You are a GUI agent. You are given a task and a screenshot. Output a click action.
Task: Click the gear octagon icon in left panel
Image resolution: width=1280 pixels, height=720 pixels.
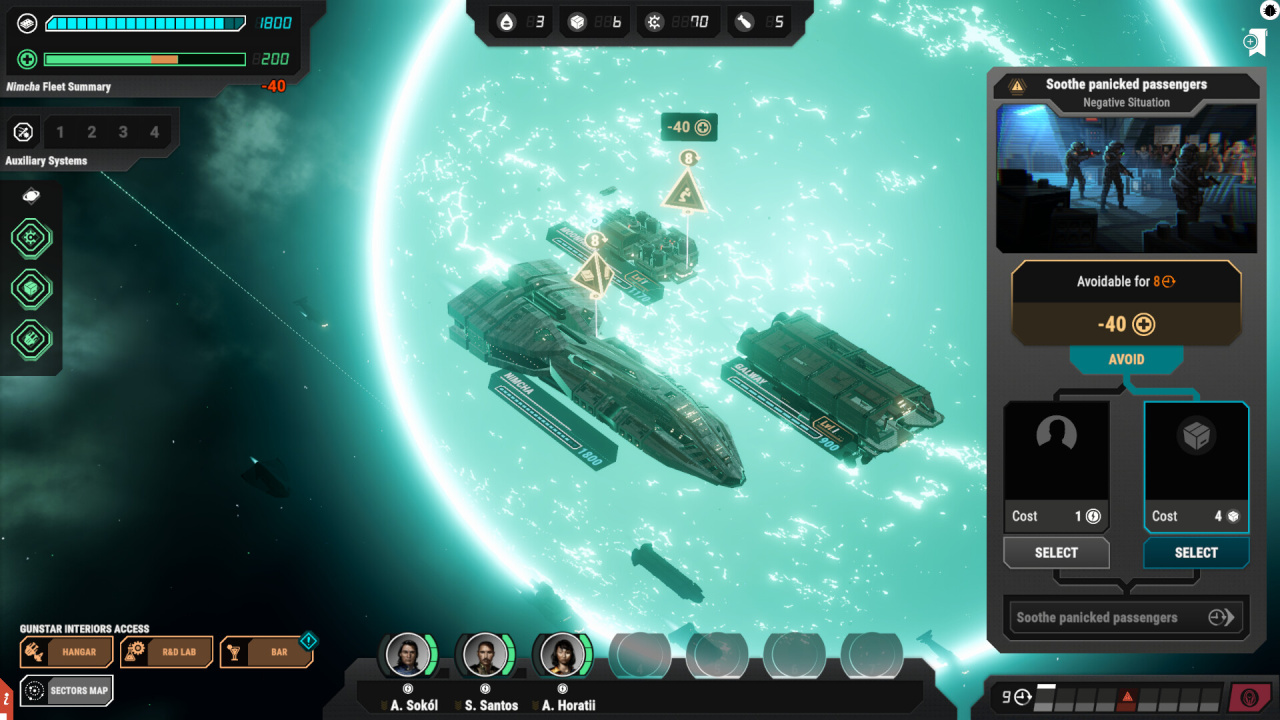[x=31, y=238]
